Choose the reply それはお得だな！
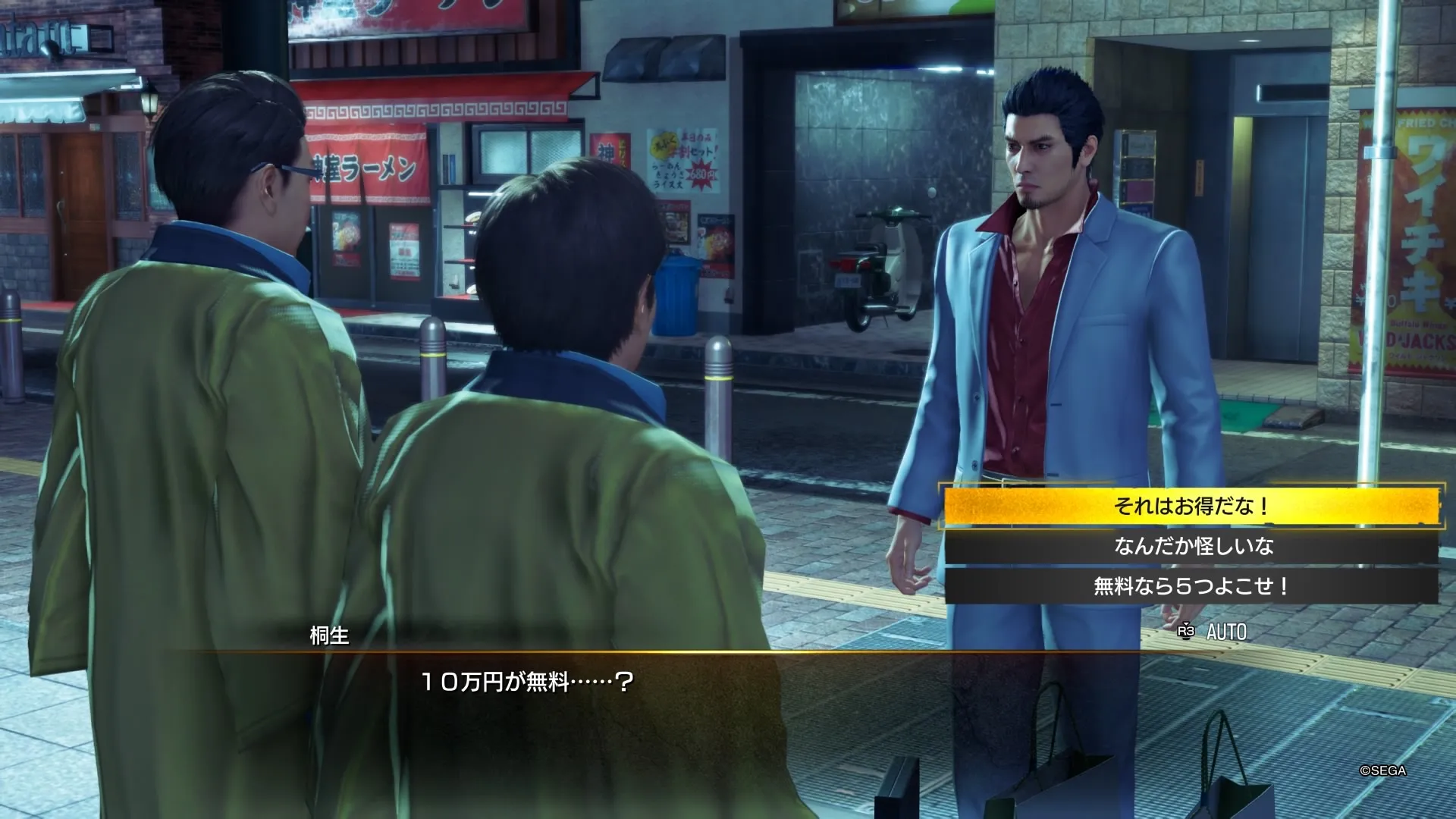The image size is (1456, 819). [1191, 506]
